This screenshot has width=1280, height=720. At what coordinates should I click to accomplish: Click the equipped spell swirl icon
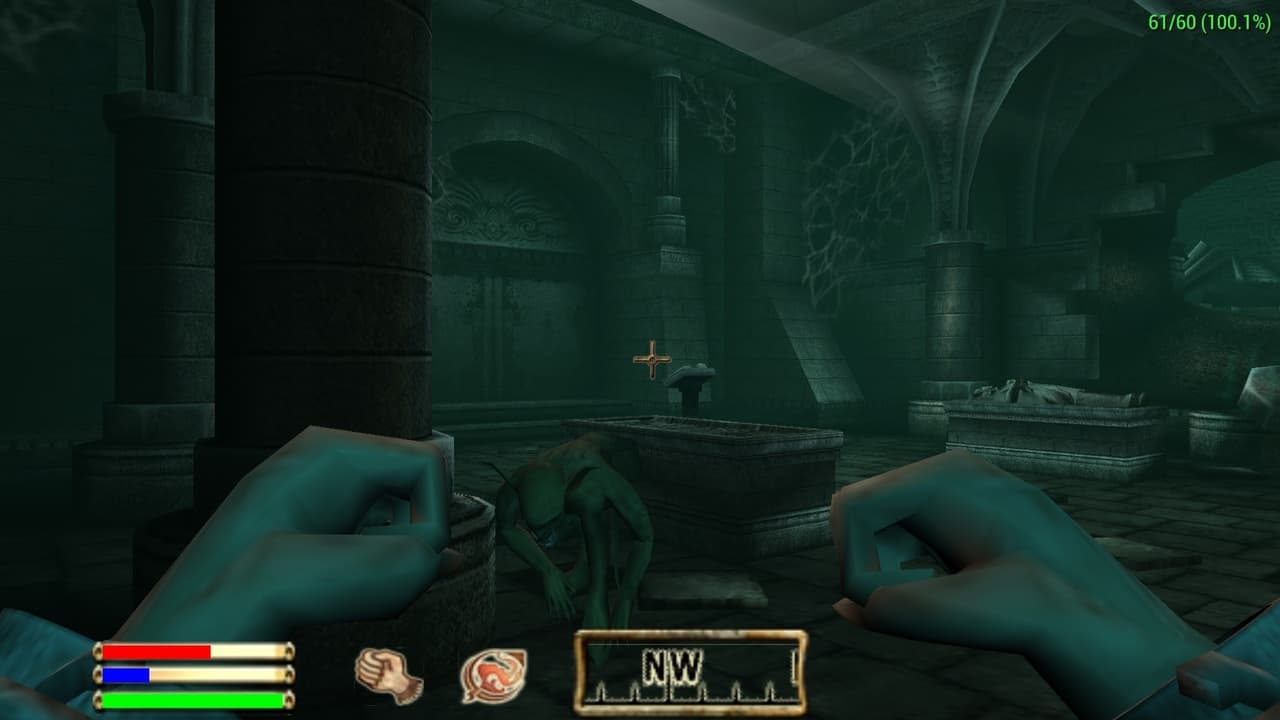493,675
